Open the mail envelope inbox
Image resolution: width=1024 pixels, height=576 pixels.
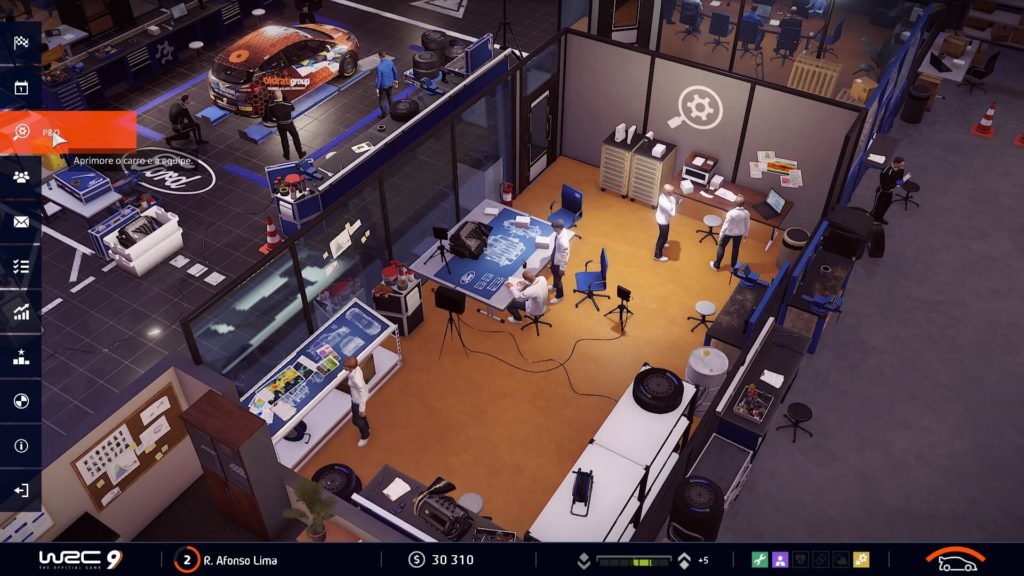tap(21, 222)
